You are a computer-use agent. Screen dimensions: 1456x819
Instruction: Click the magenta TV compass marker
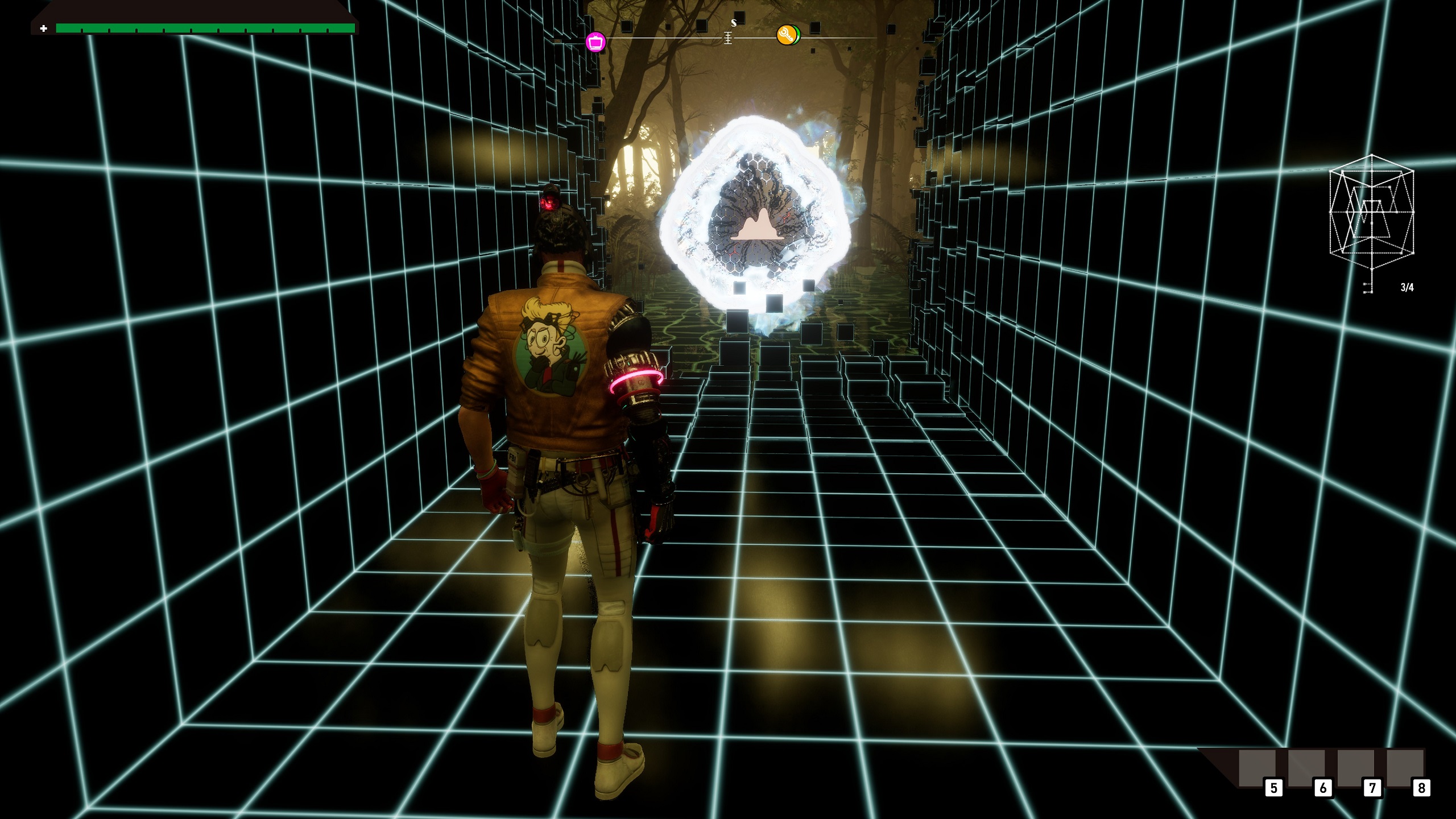[595, 42]
